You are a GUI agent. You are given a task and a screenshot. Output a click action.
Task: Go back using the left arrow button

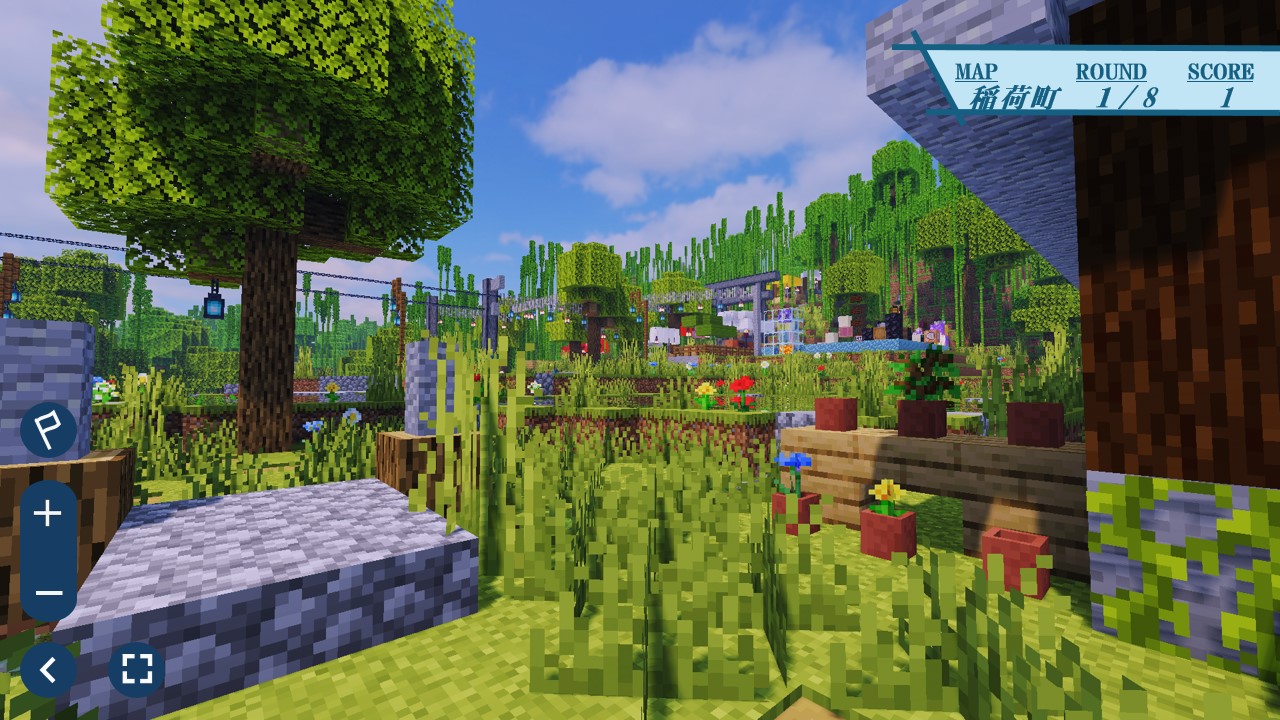(48, 668)
